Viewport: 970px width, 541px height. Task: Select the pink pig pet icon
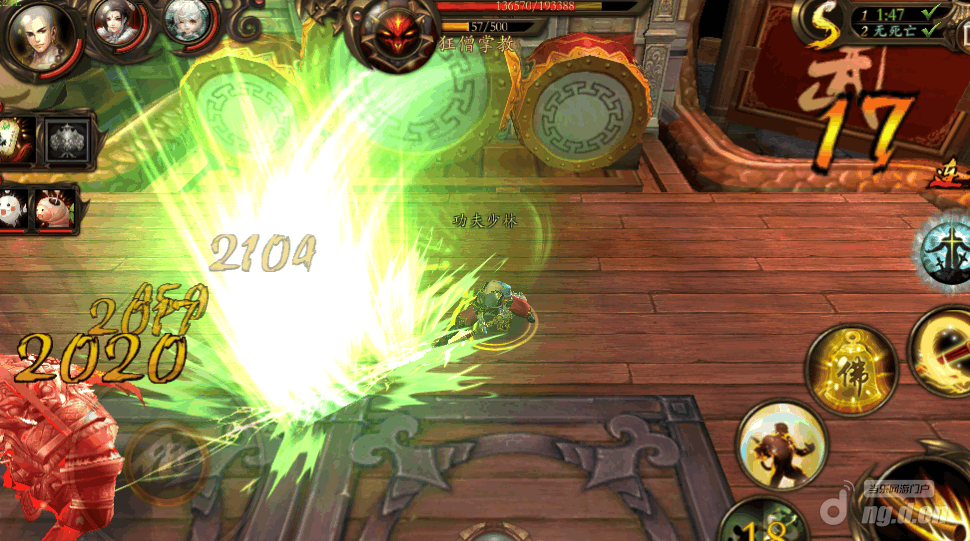click(x=56, y=208)
